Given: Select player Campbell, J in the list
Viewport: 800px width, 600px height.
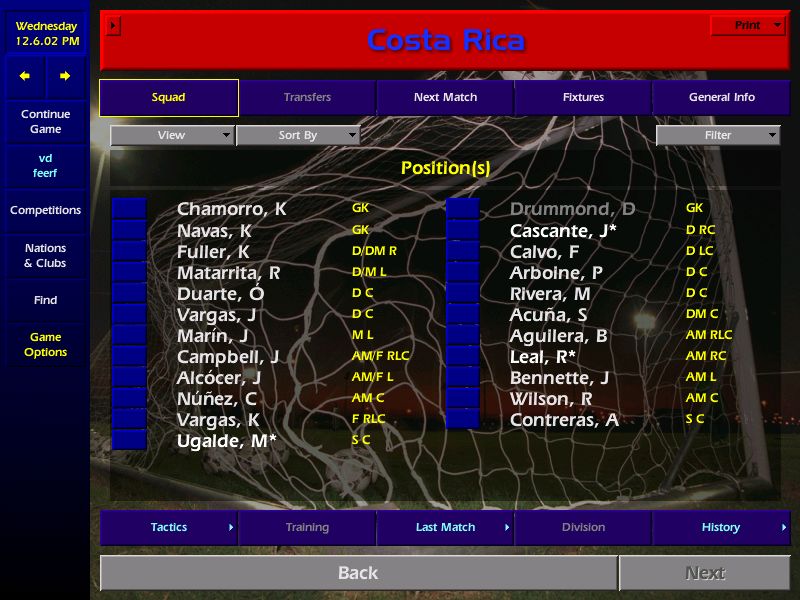Looking at the screenshot, I should click(227, 356).
